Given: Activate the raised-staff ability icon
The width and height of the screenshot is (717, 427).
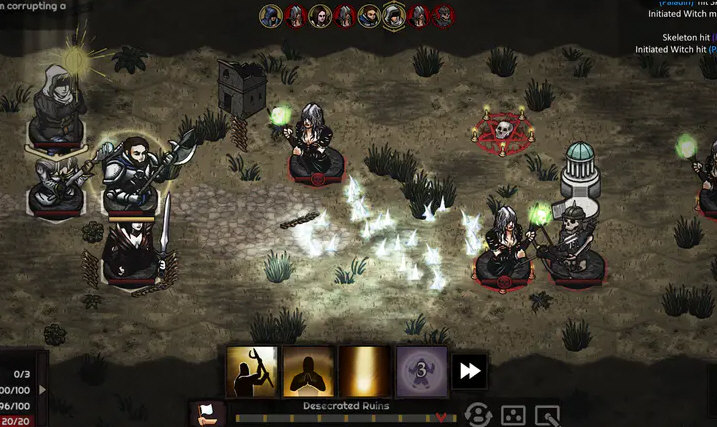Looking at the screenshot, I should click(250, 371).
